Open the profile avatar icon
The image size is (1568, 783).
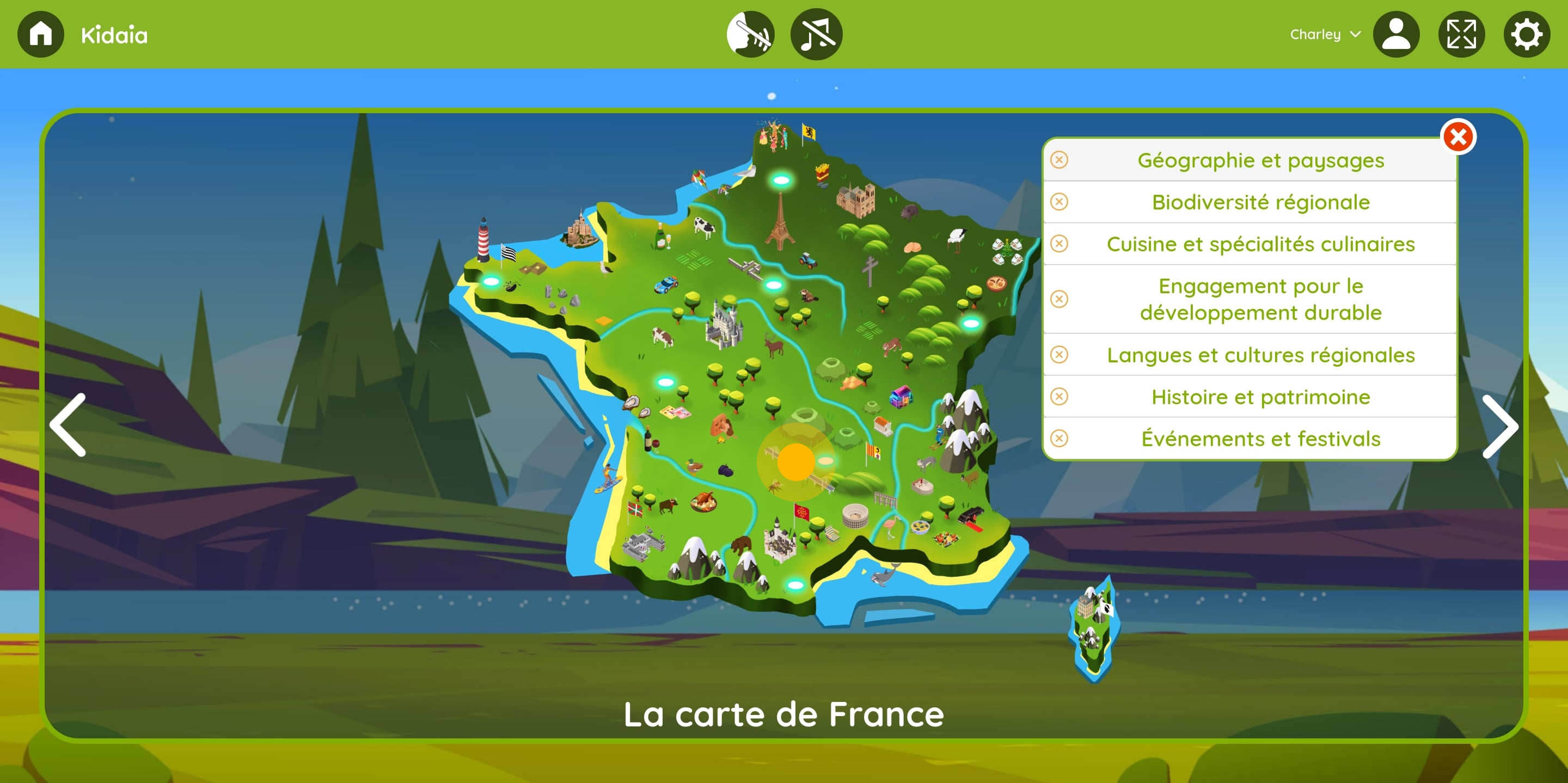click(x=1397, y=34)
